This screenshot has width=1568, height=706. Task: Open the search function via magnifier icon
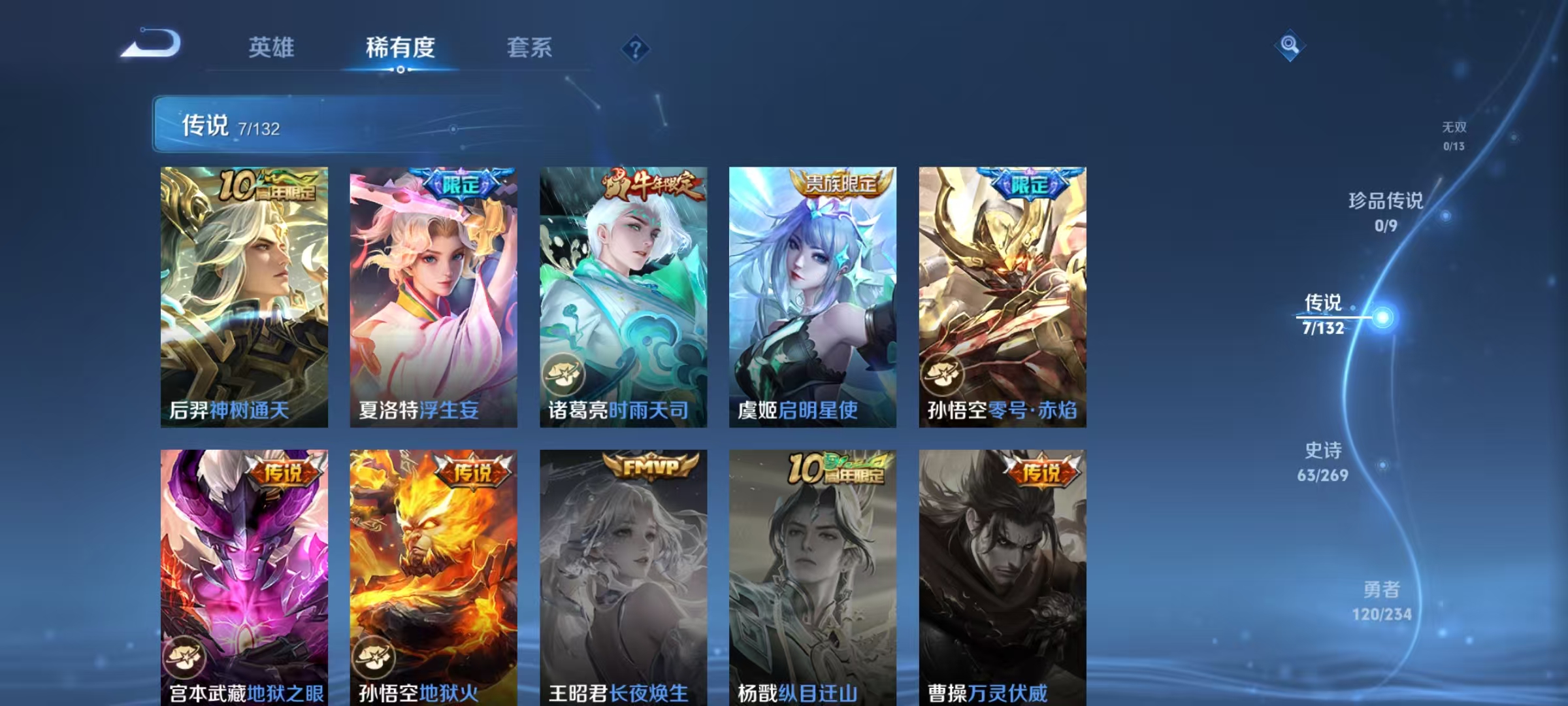[1290, 46]
